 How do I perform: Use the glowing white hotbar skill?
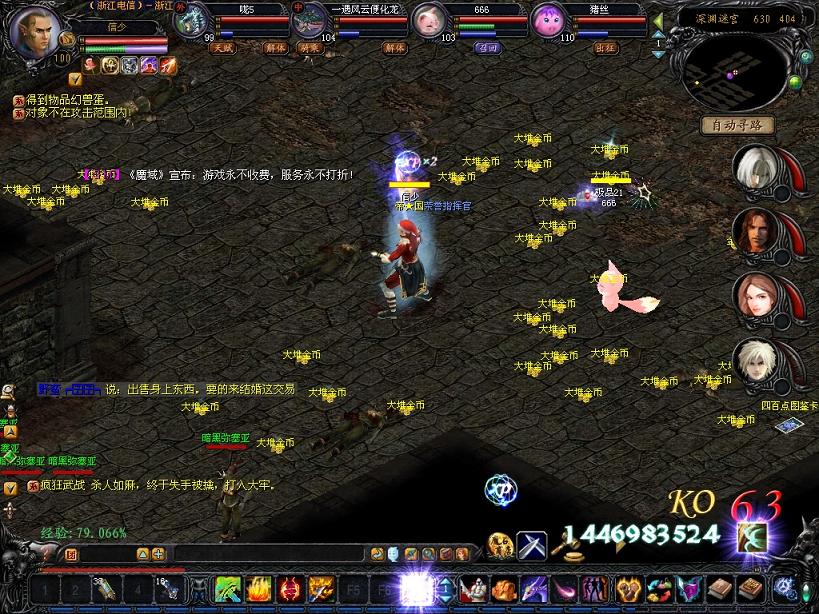[413, 588]
